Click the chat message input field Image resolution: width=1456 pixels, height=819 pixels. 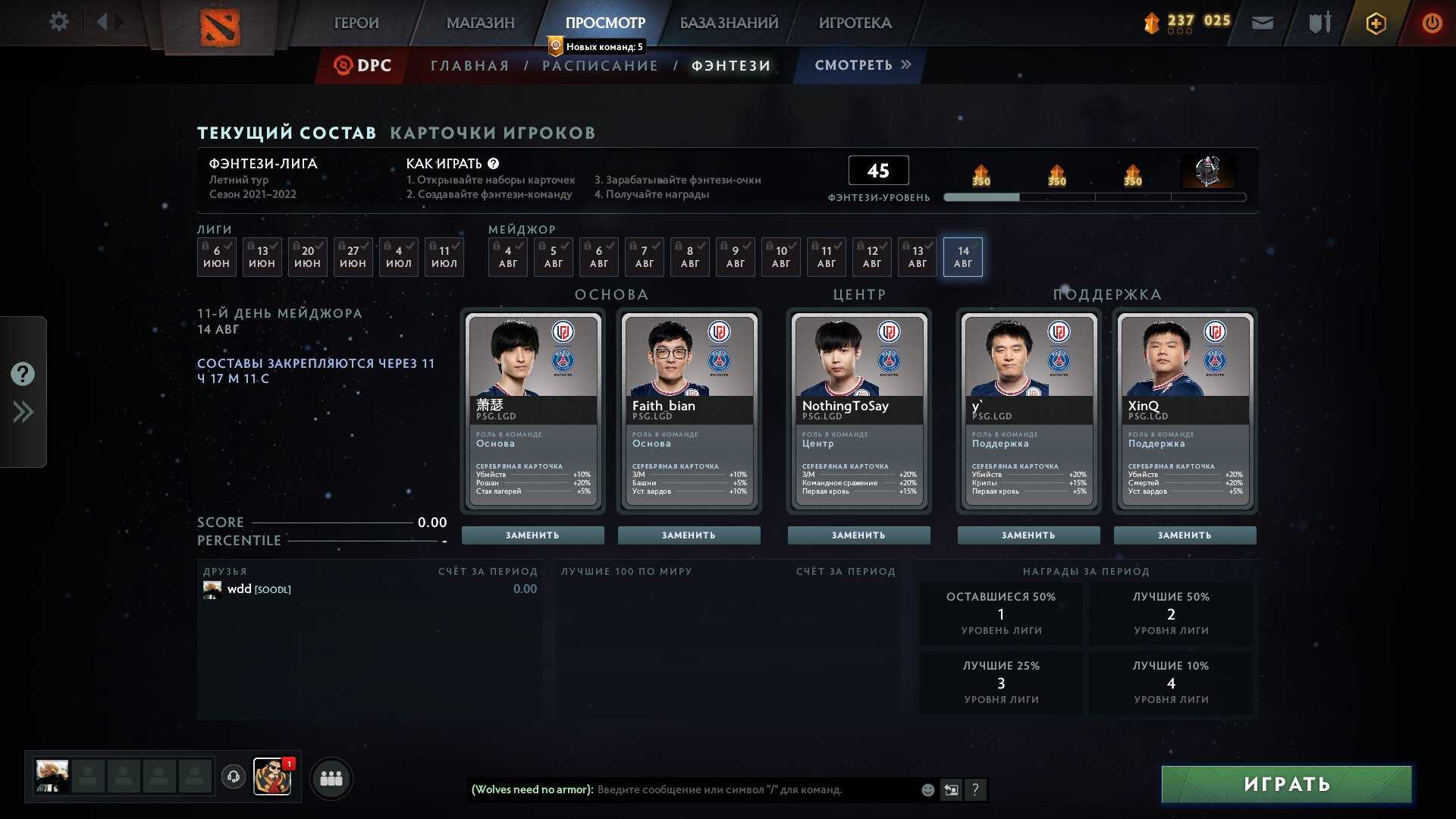pos(755,790)
